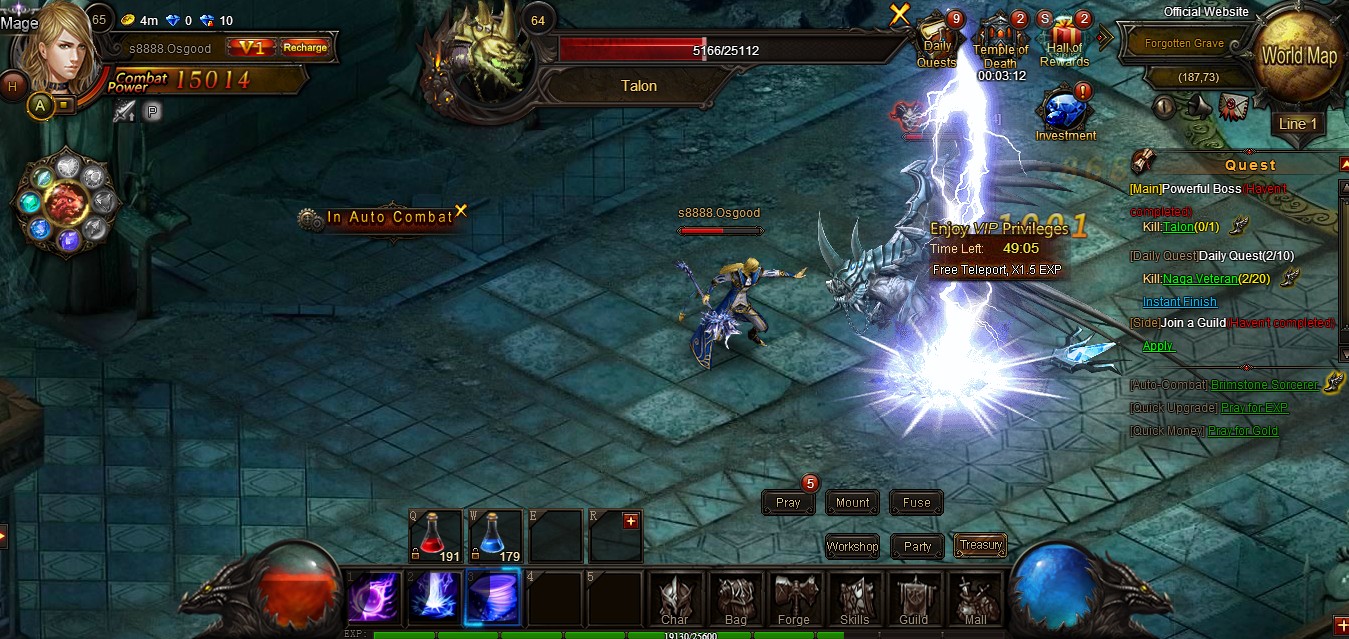Open the Investment gem icon
This screenshot has height=639, width=1349.
tap(1064, 111)
